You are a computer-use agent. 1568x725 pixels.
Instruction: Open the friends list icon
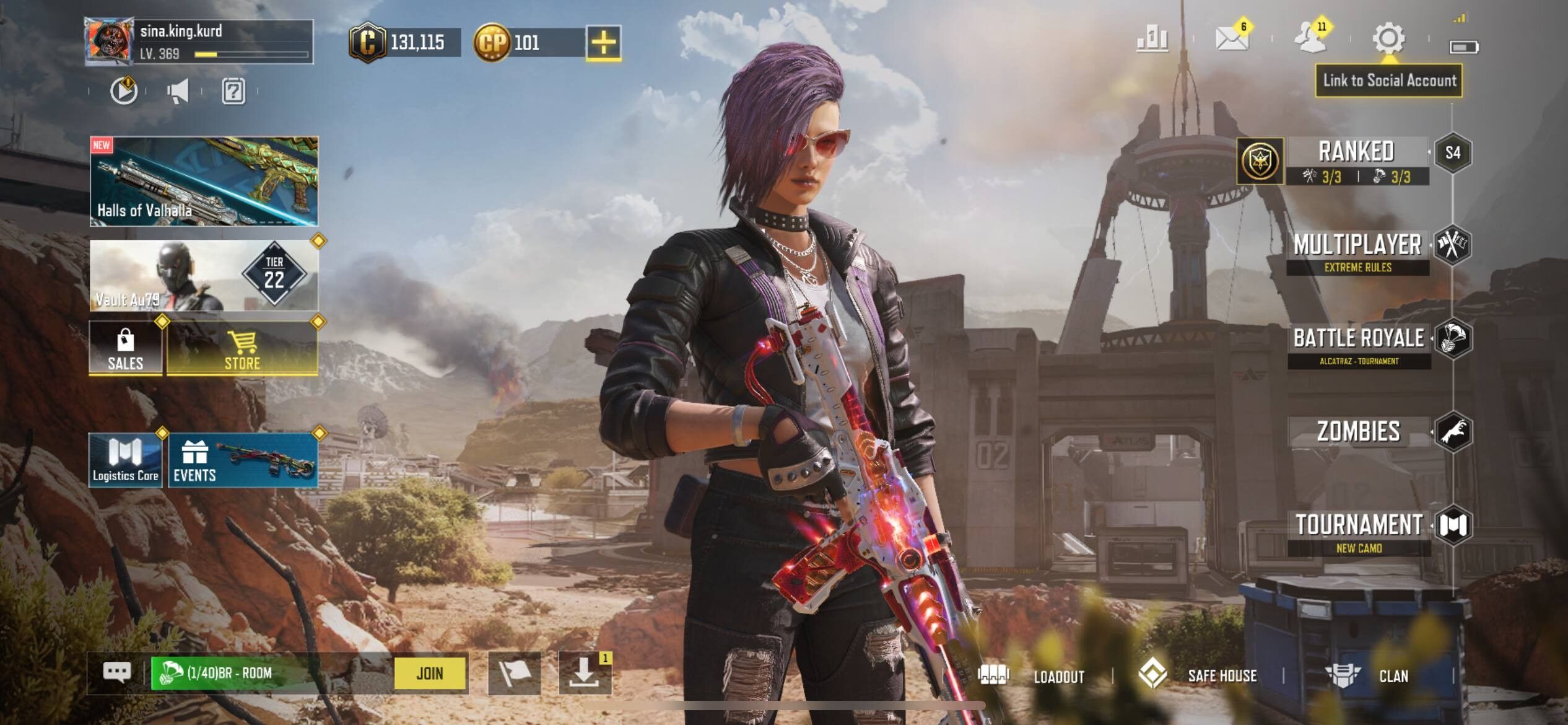(1310, 39)
